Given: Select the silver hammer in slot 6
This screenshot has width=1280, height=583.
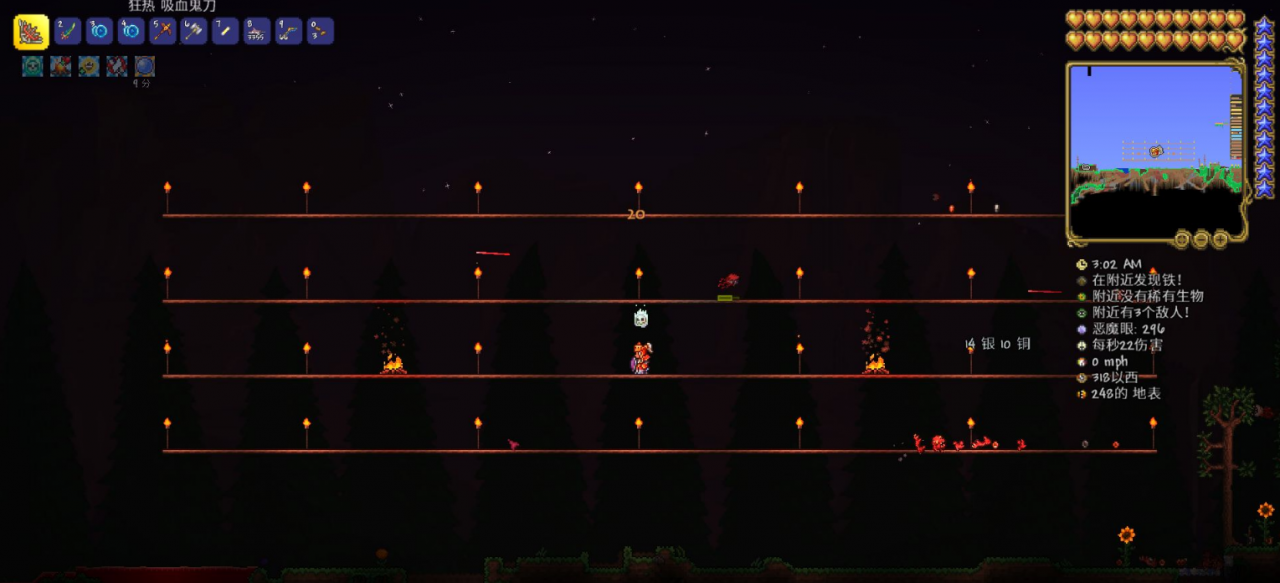Looking at the screenshot, I should (194, 31).
